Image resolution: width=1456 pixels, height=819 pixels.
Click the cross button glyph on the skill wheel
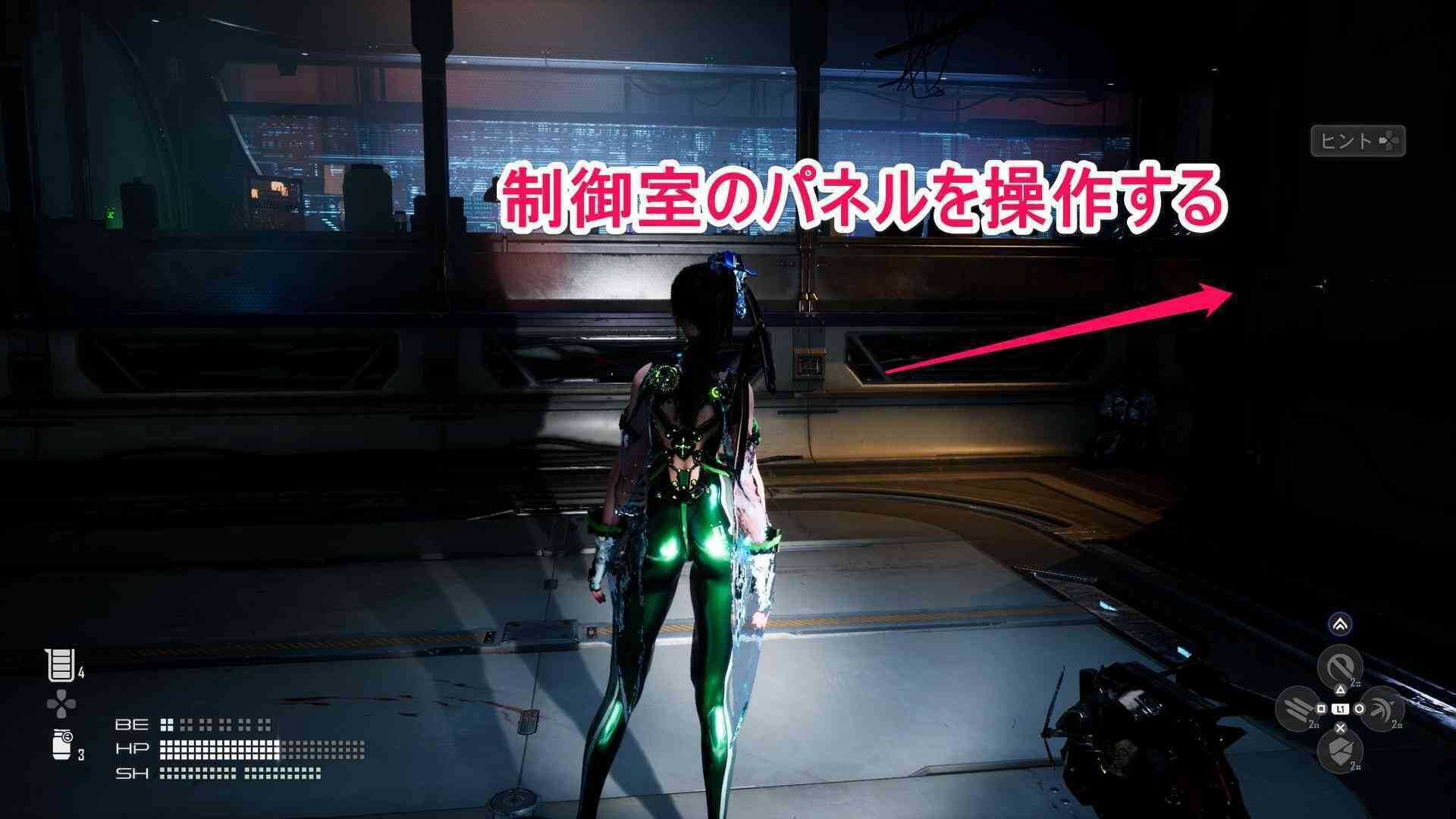(1340, 729)
